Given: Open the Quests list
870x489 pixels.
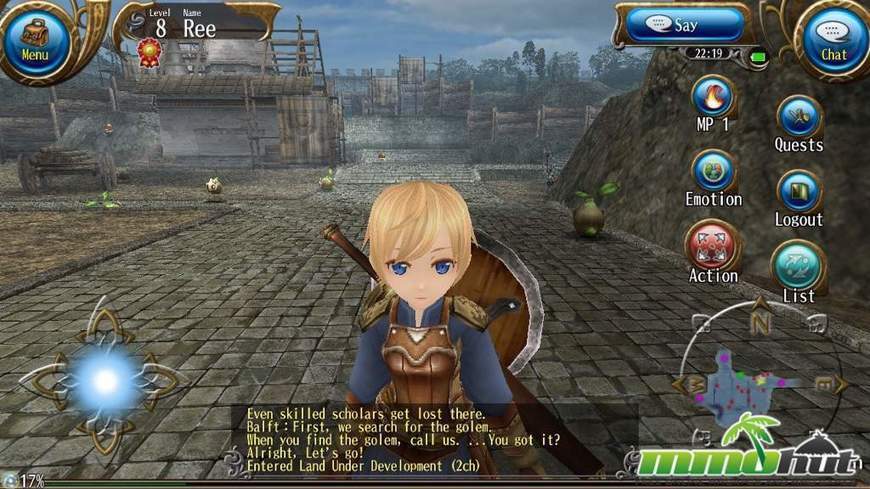Looking at the screenshot, I should (799, 117).
